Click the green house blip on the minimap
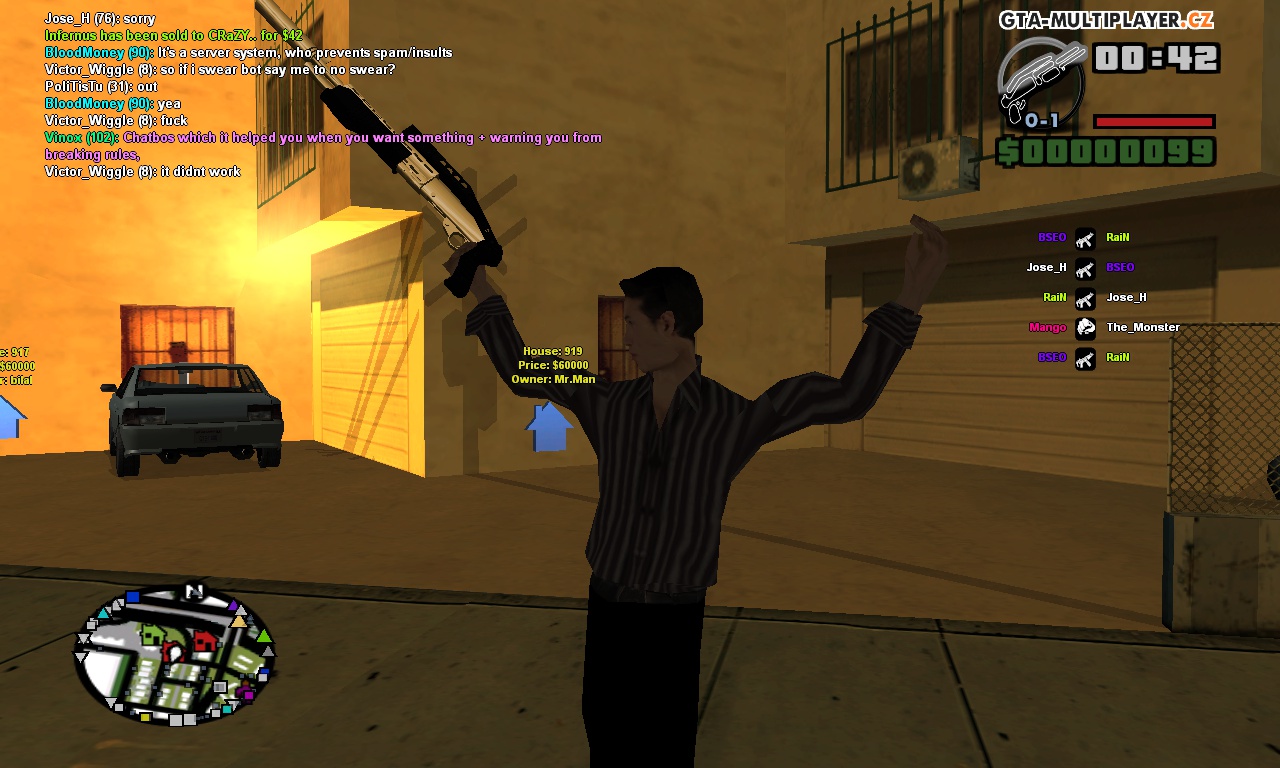The image size is (1280, 768). [x=152, y=633]
